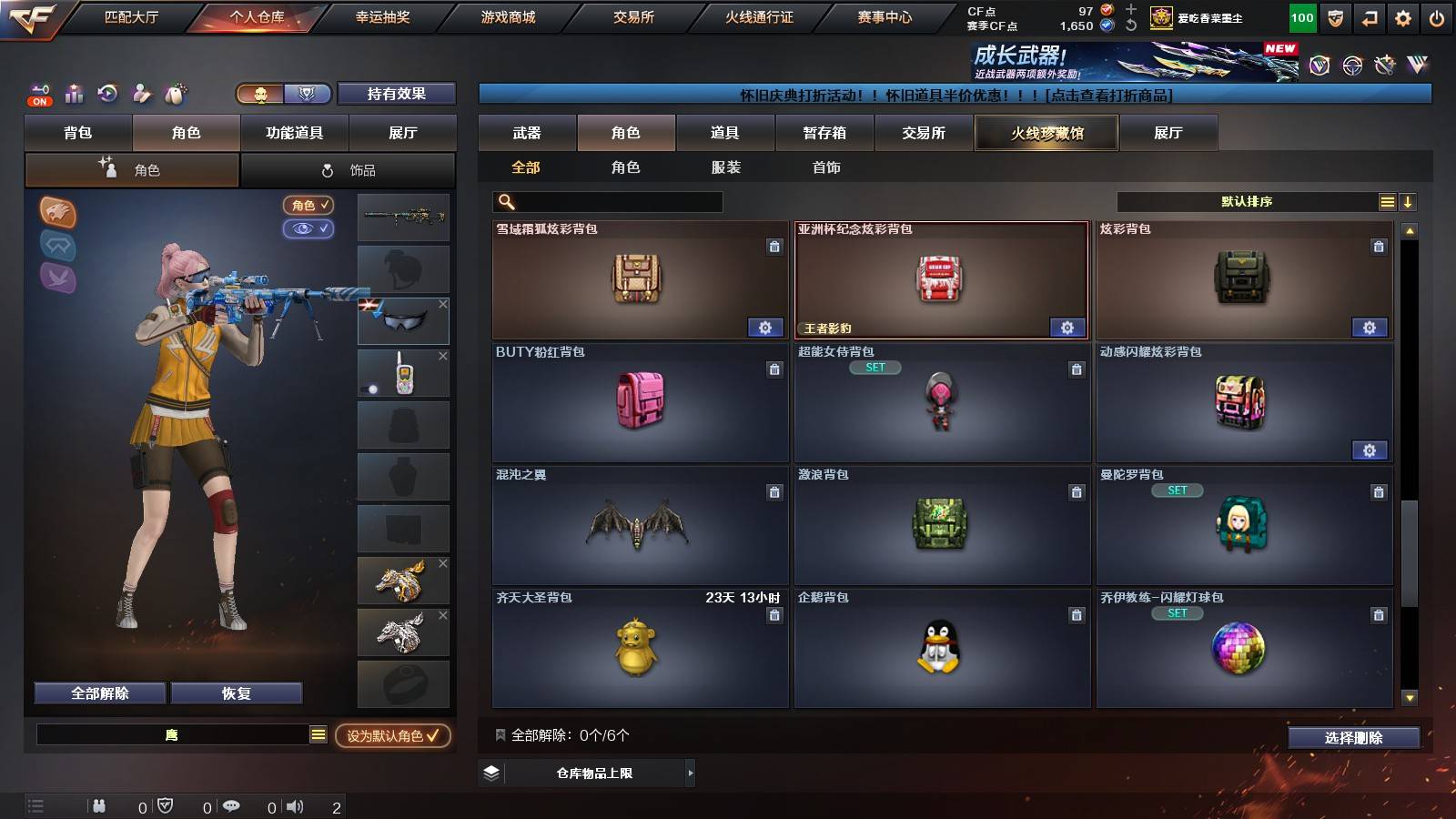Open gear options on 亚洲杯纪念炫彩背包 card

tap(1067, 327)
